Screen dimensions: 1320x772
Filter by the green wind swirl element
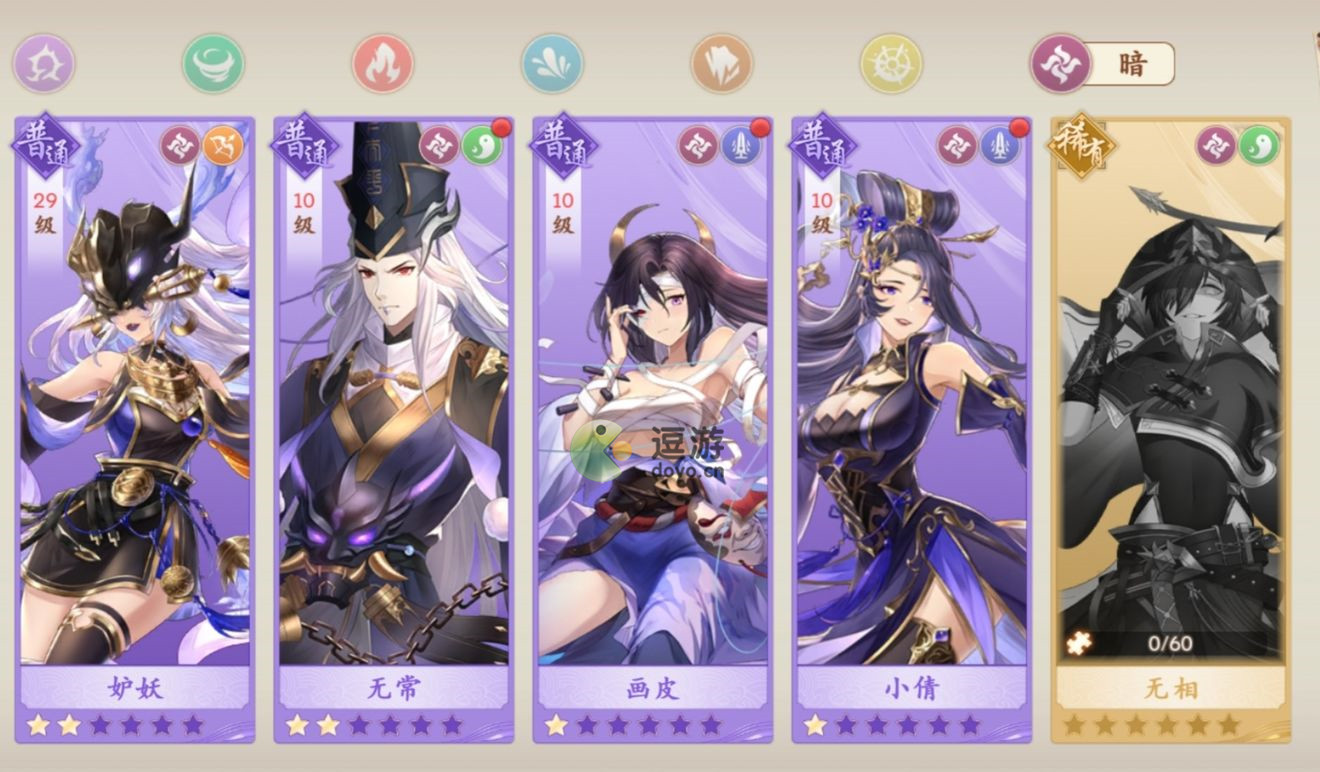click(x=213, y=64)
